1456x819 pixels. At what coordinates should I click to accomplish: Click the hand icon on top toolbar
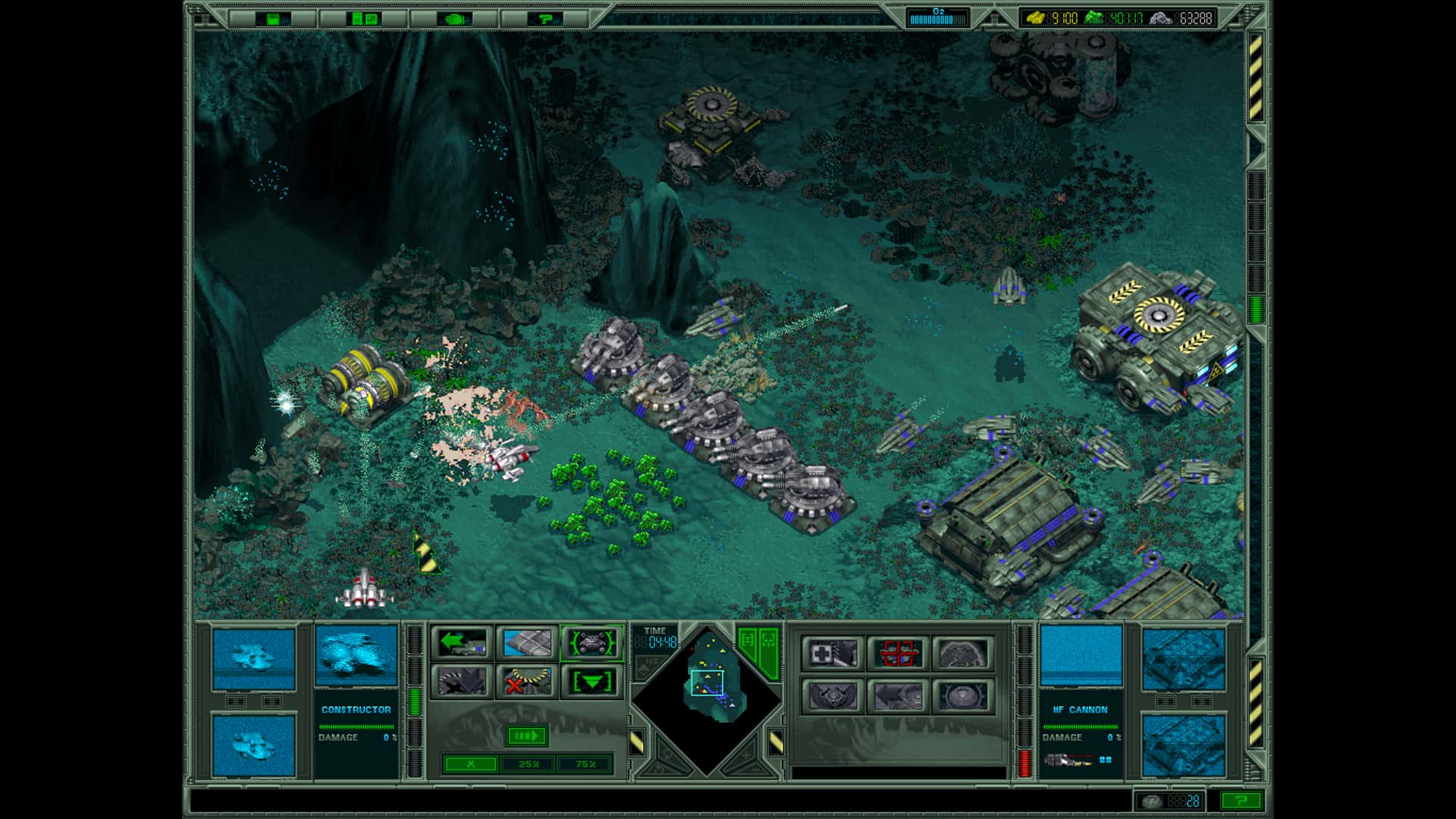tap(452, 20)
